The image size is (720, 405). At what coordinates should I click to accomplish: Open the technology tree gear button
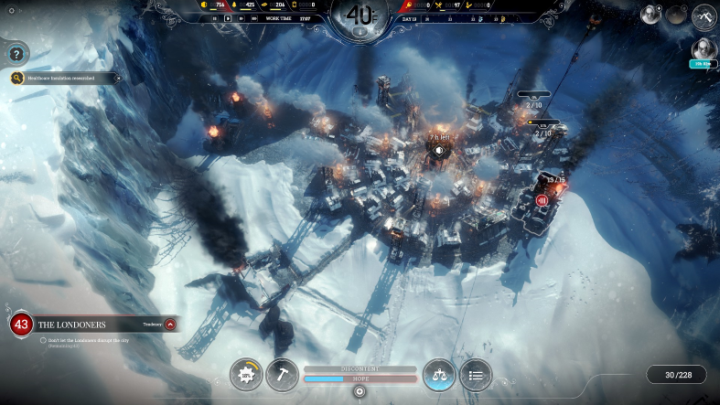pyautogui.click(x=246, y=375)
